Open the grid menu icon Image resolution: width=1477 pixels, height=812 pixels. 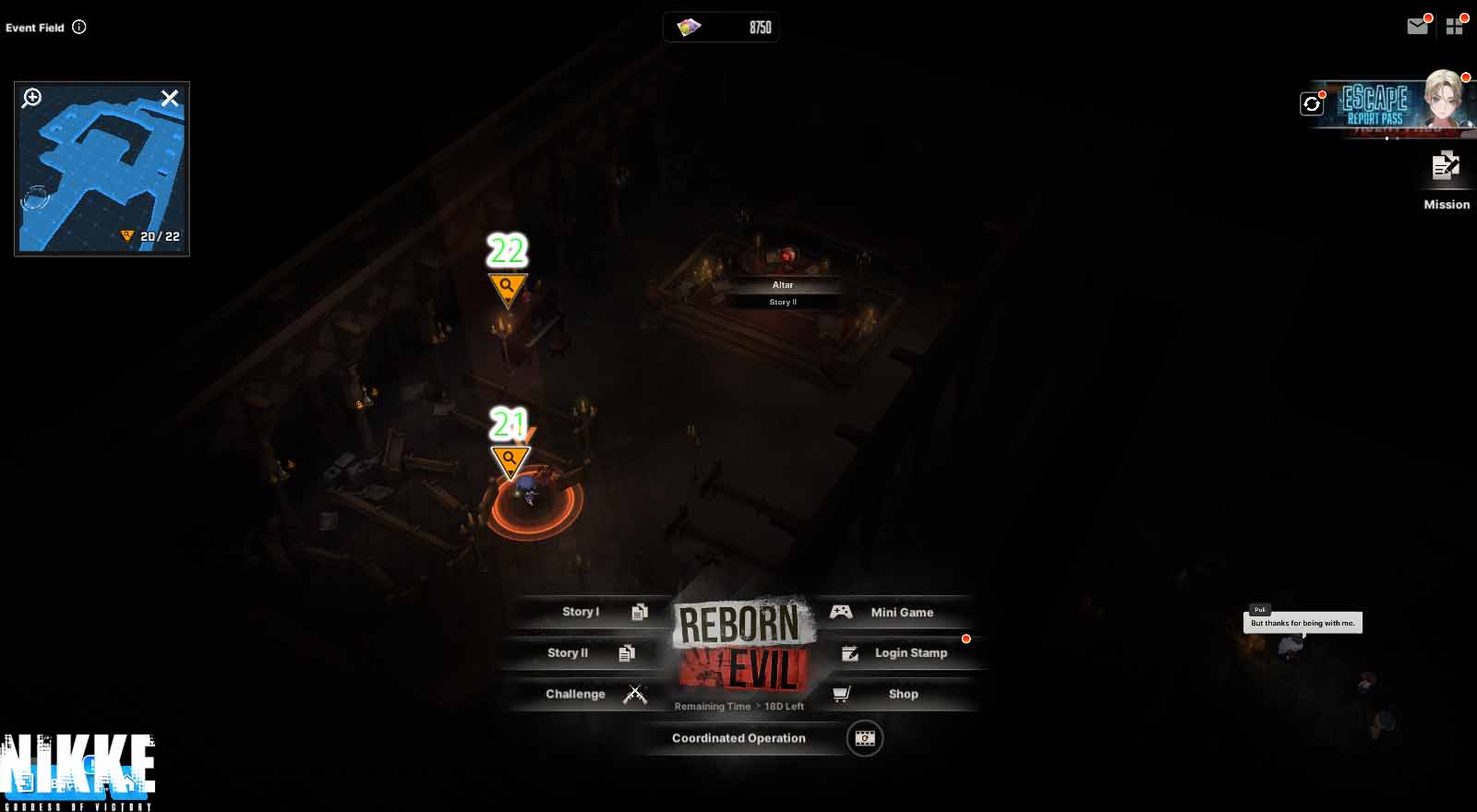(1455, 27)
